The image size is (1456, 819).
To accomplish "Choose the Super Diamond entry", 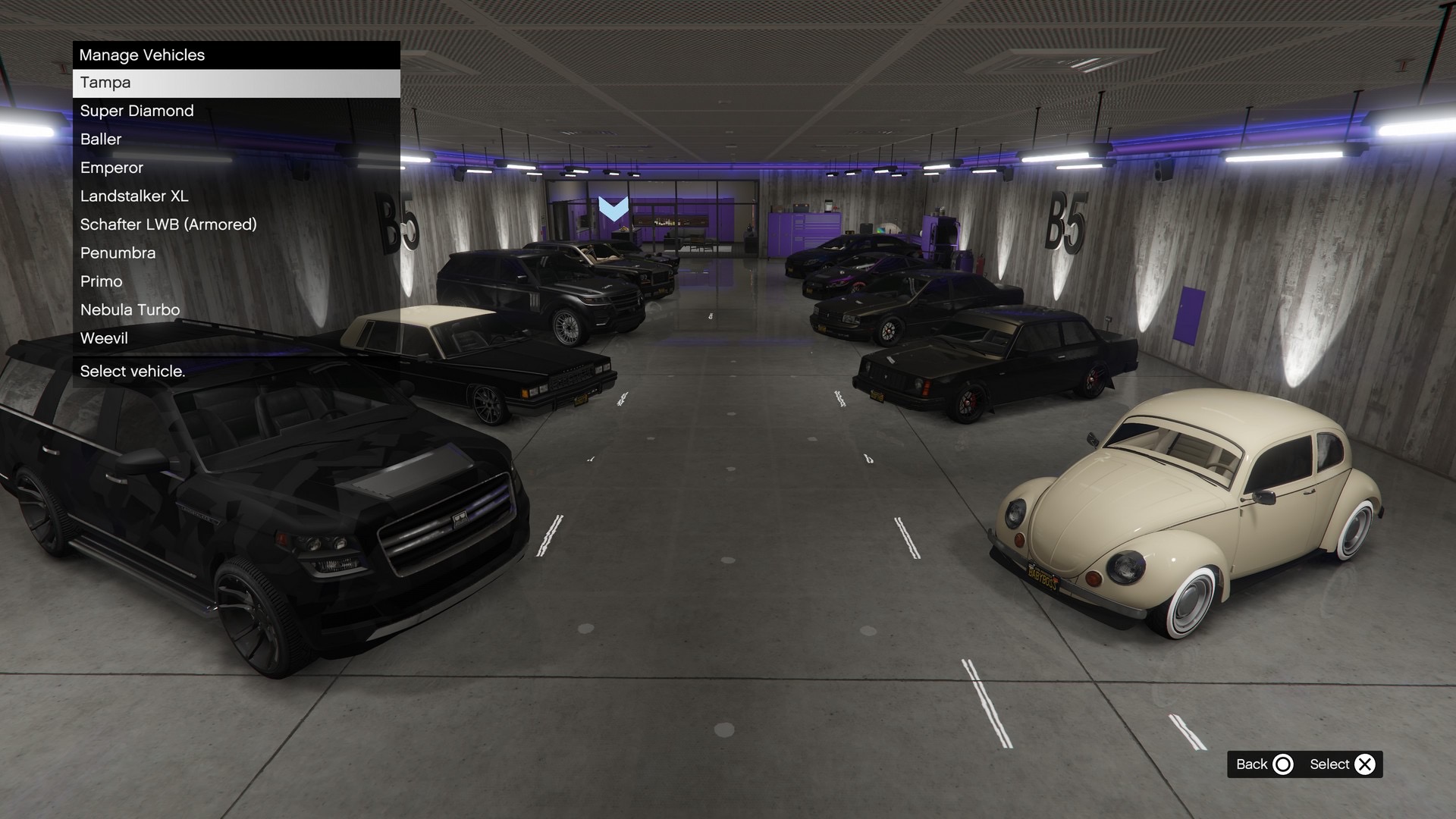I will pos(236,111).
